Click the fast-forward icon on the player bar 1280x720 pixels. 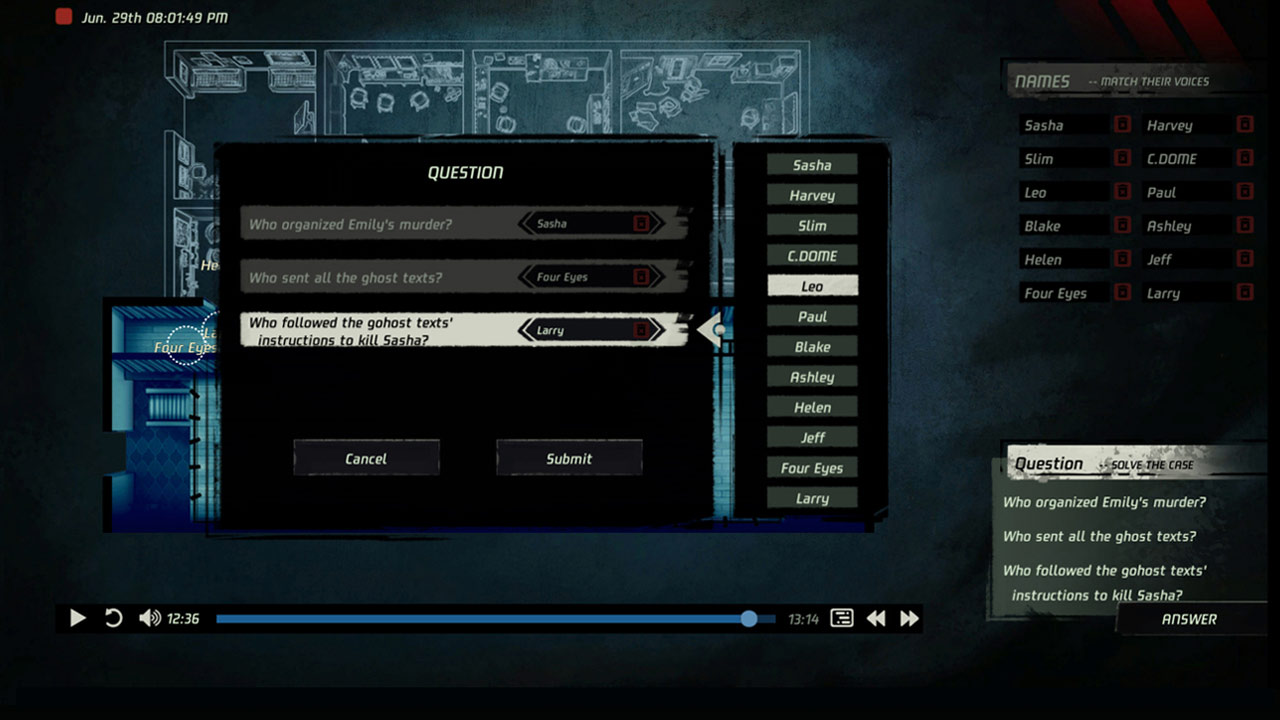[910, 618]
